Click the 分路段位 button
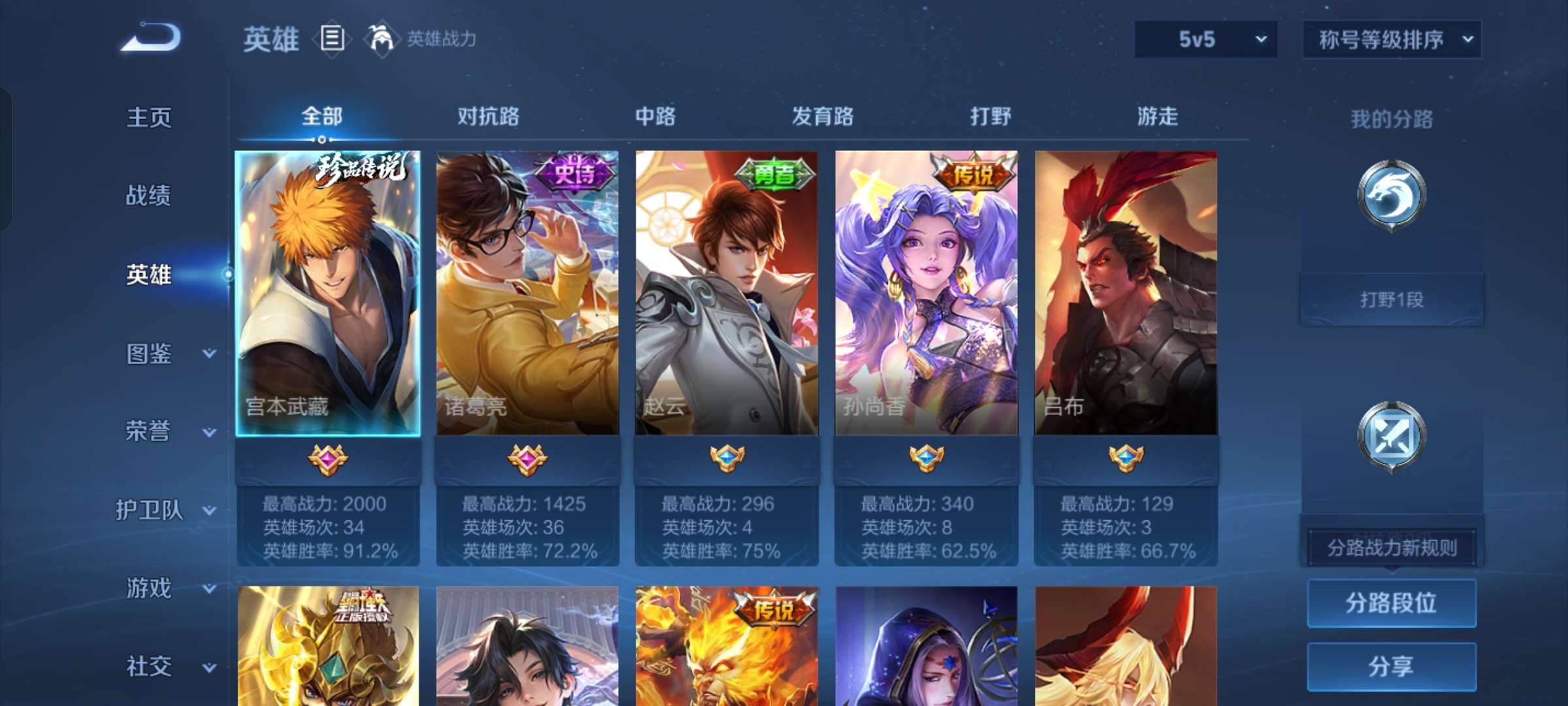Image resolution: width=1568 pixels, height=706 pixels. 1391,603
